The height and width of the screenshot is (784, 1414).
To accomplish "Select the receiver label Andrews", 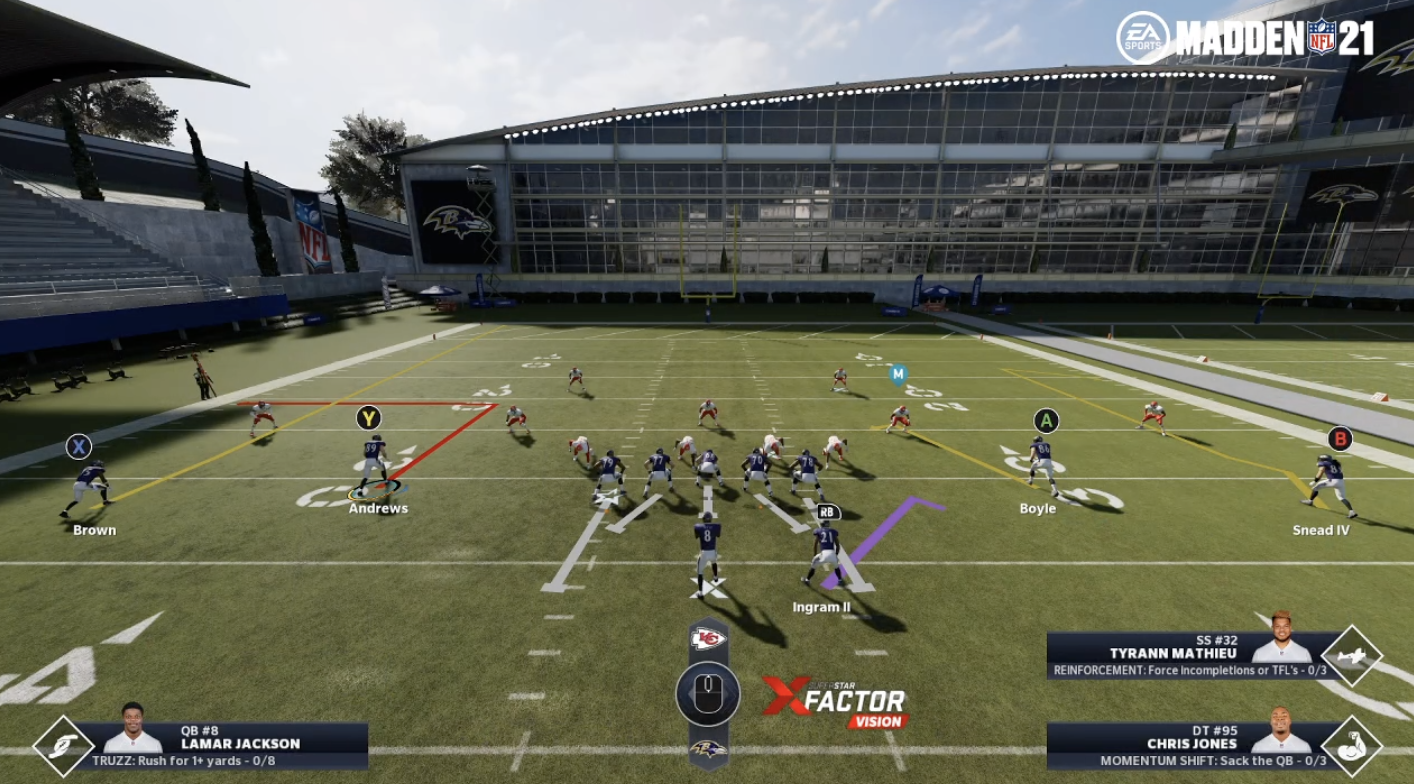I will tap(378, 508).
